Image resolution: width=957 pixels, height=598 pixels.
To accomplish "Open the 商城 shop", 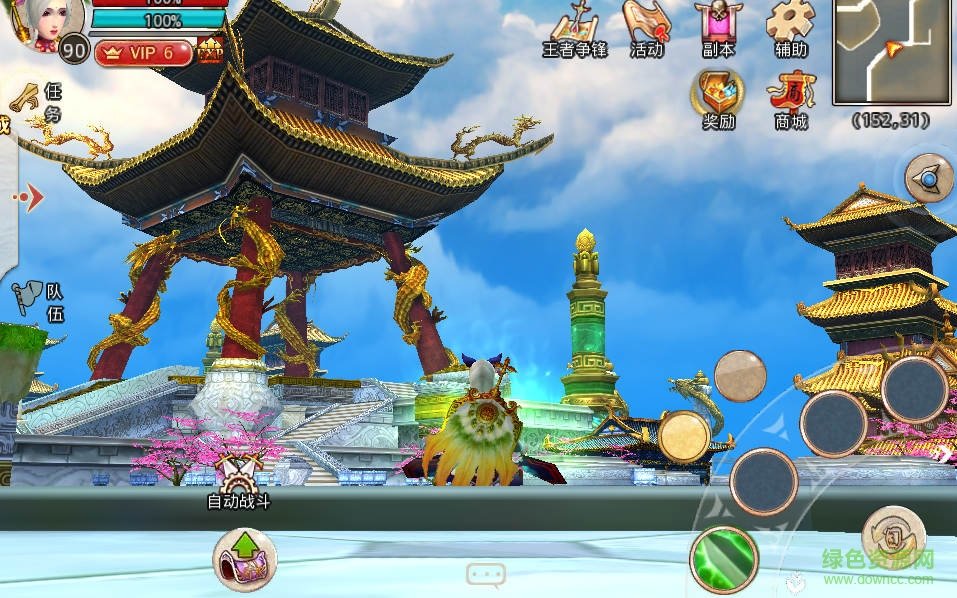I will [790, 101].
